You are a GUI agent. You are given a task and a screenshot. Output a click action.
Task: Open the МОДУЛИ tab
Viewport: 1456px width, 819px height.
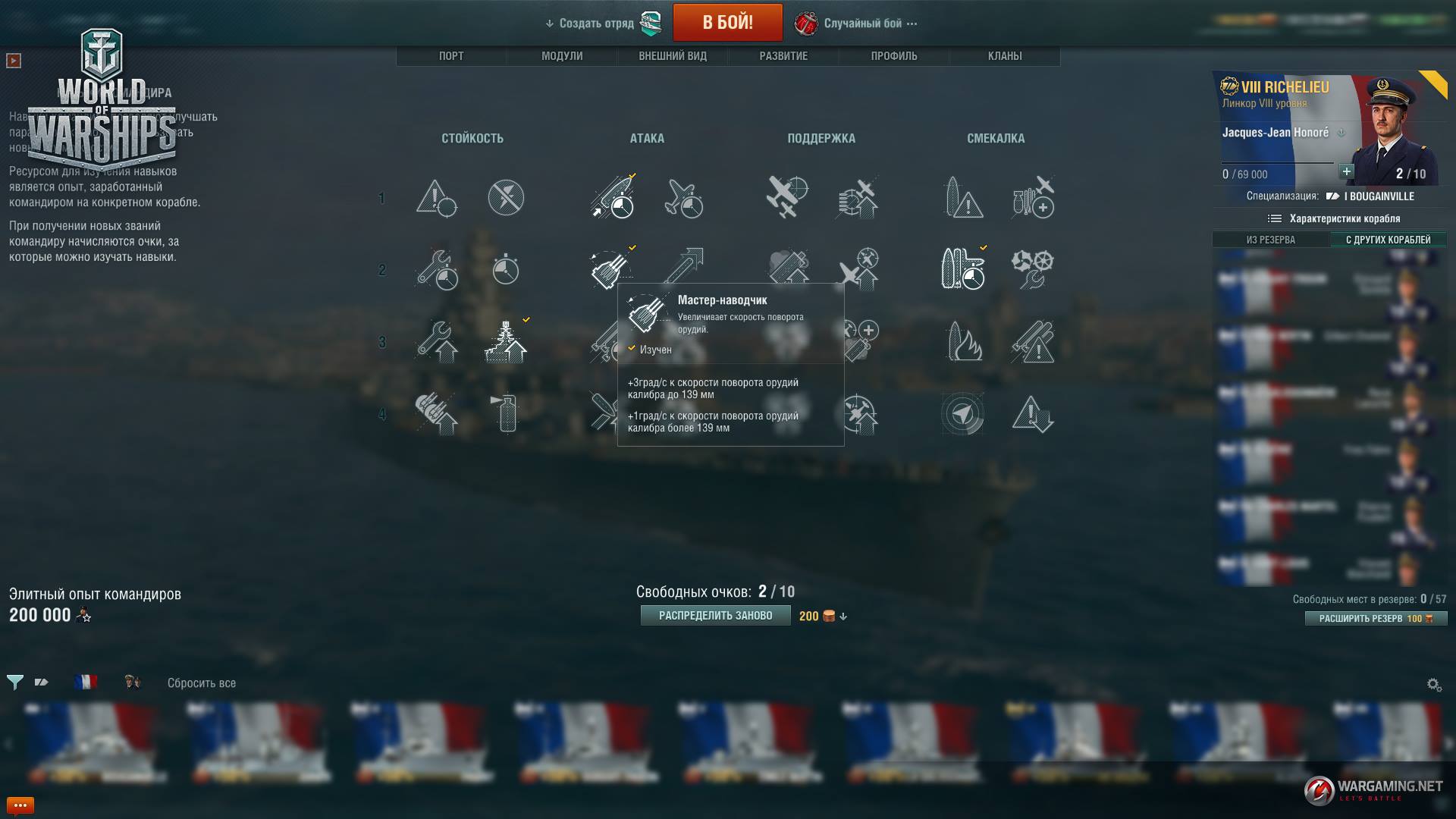(x=562, y=56)
